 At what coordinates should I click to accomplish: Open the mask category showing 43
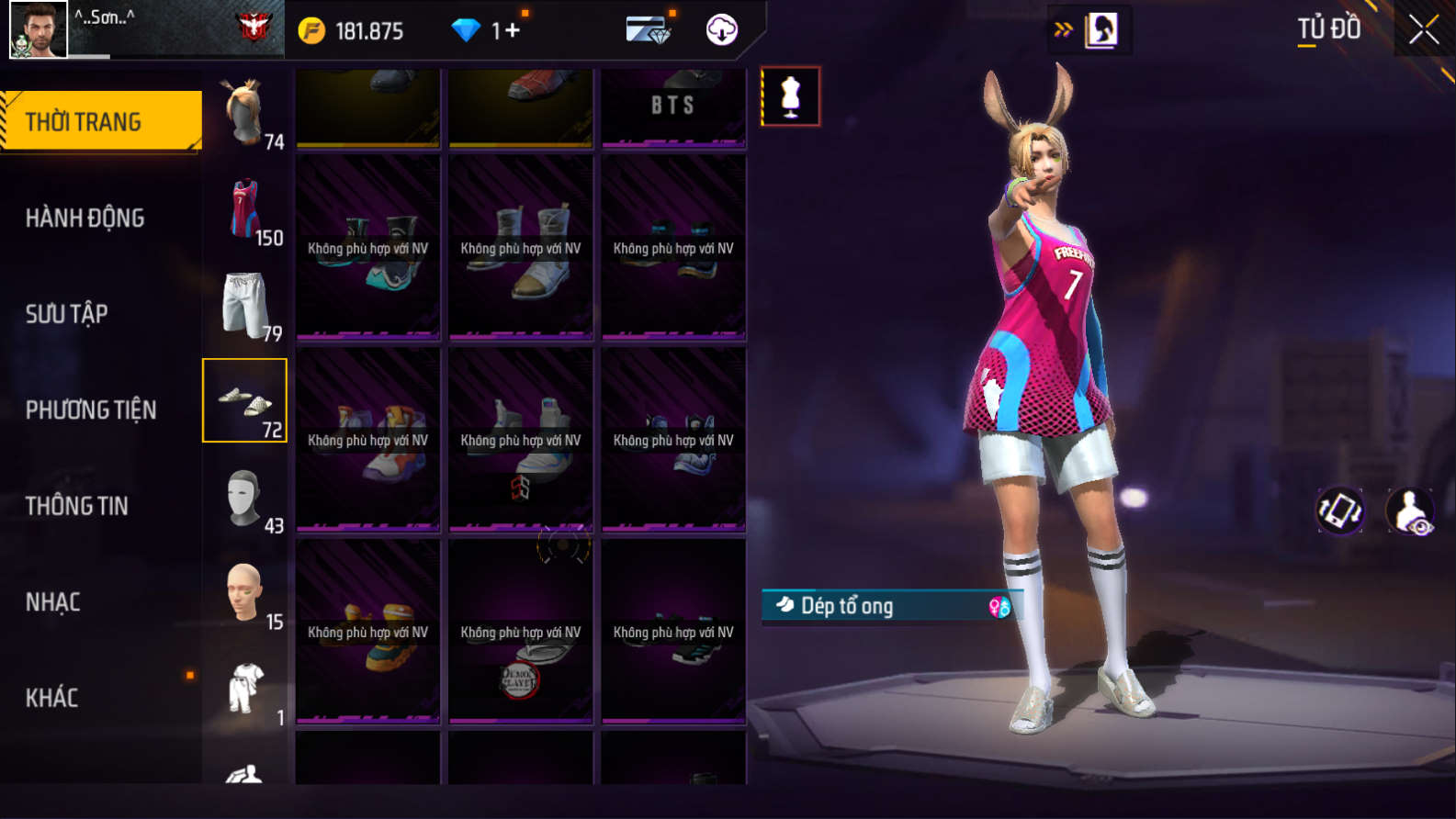tap(245, 499)
